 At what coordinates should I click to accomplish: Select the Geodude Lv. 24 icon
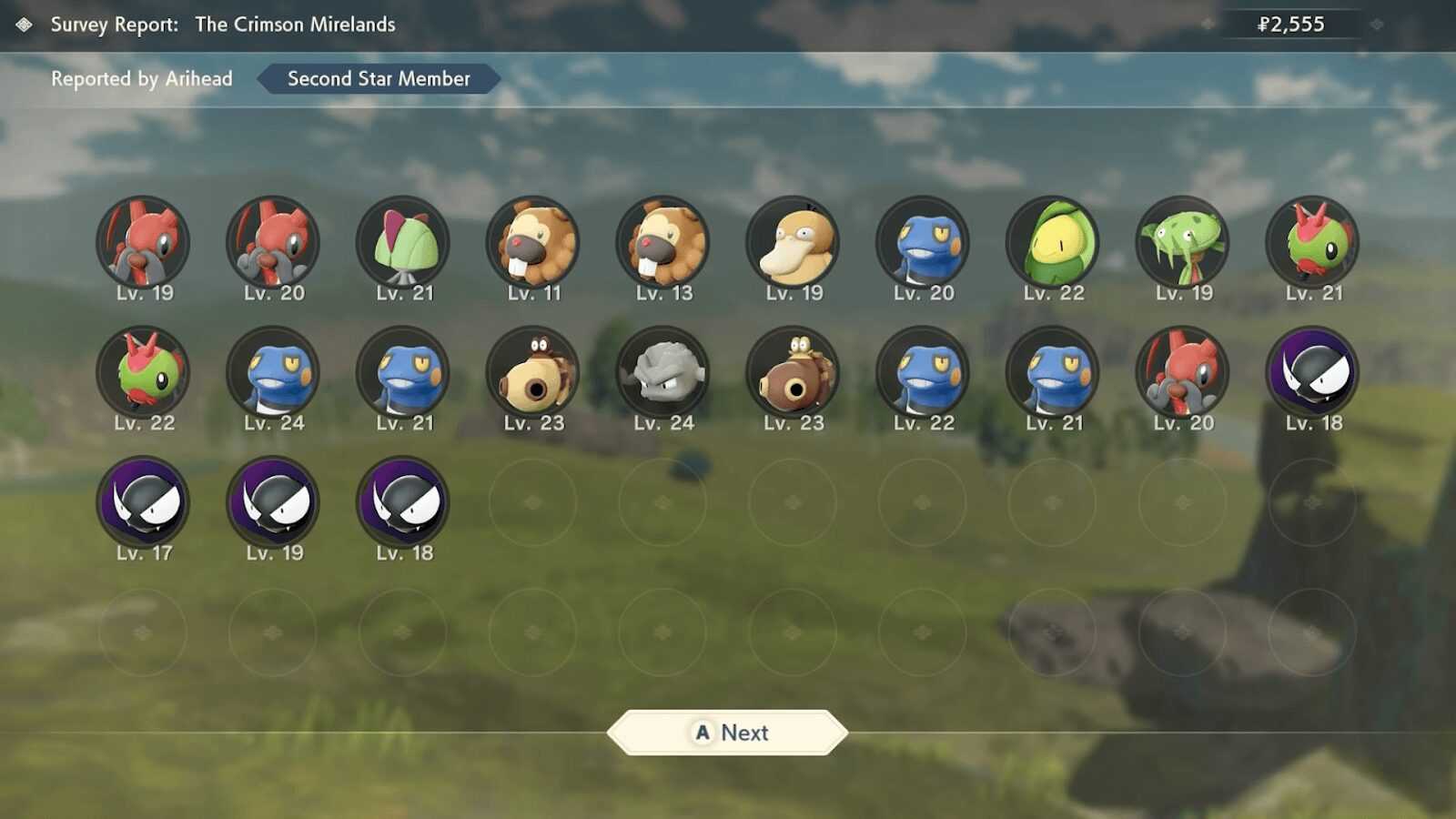(663, 373)
